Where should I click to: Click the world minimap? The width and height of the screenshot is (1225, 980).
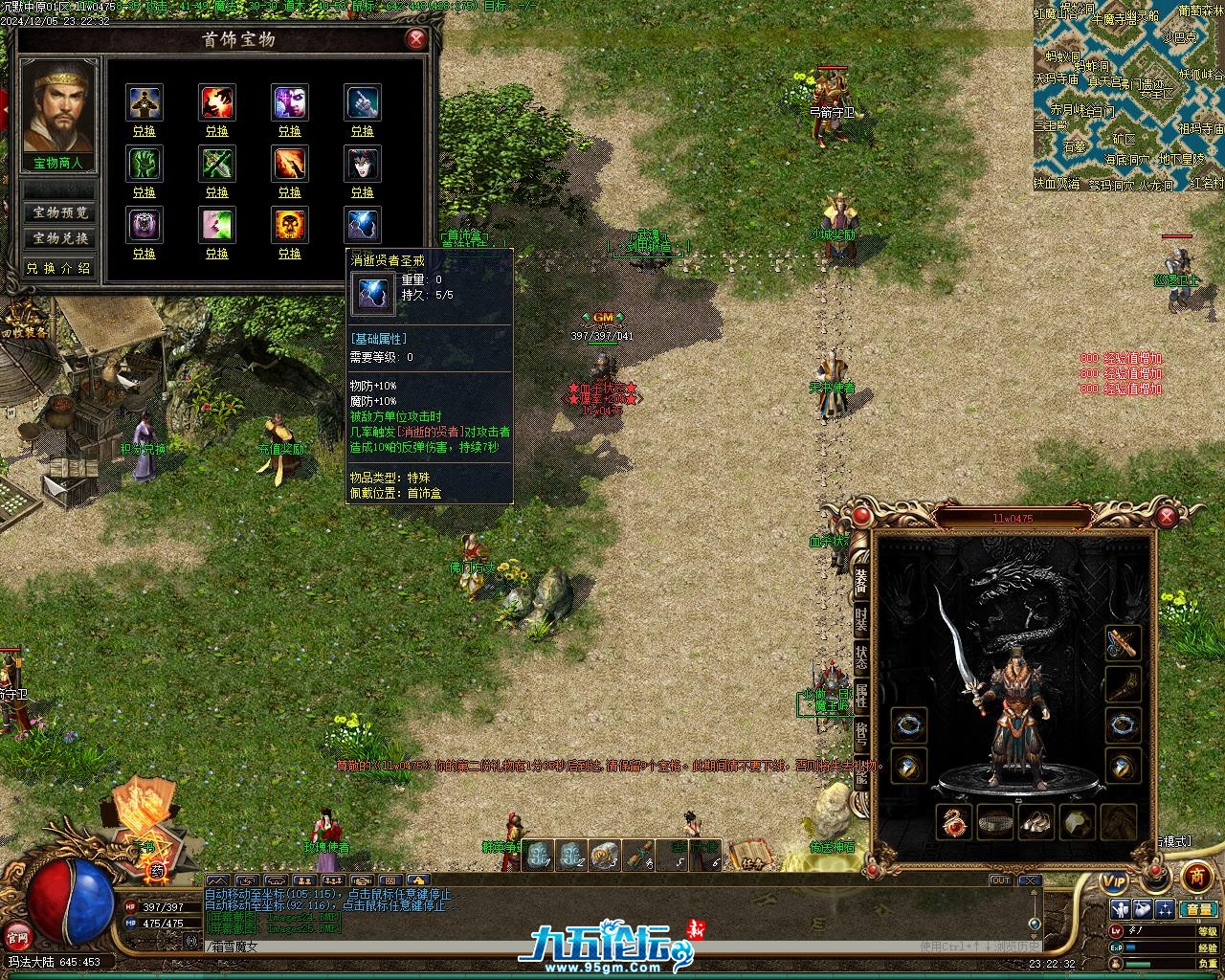point(1128,96)
